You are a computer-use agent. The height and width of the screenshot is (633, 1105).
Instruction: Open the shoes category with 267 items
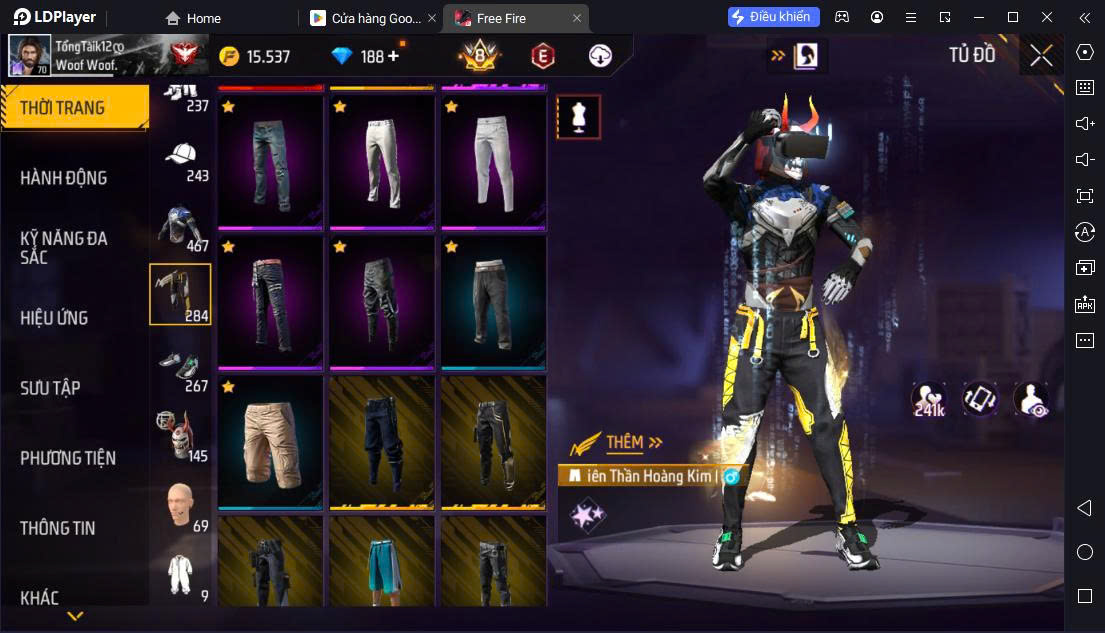[181, 368]
